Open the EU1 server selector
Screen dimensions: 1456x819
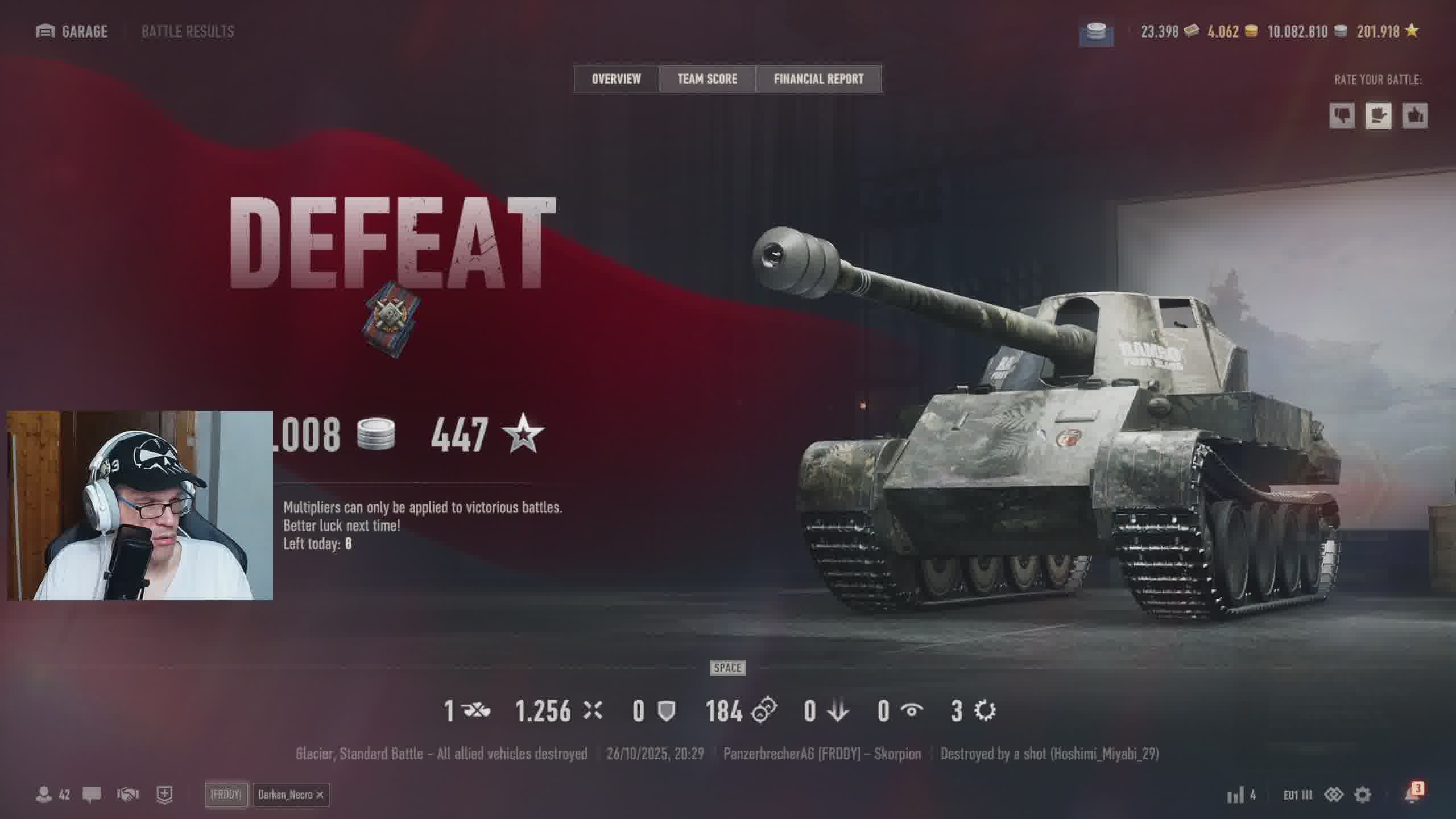(1297, 795)
